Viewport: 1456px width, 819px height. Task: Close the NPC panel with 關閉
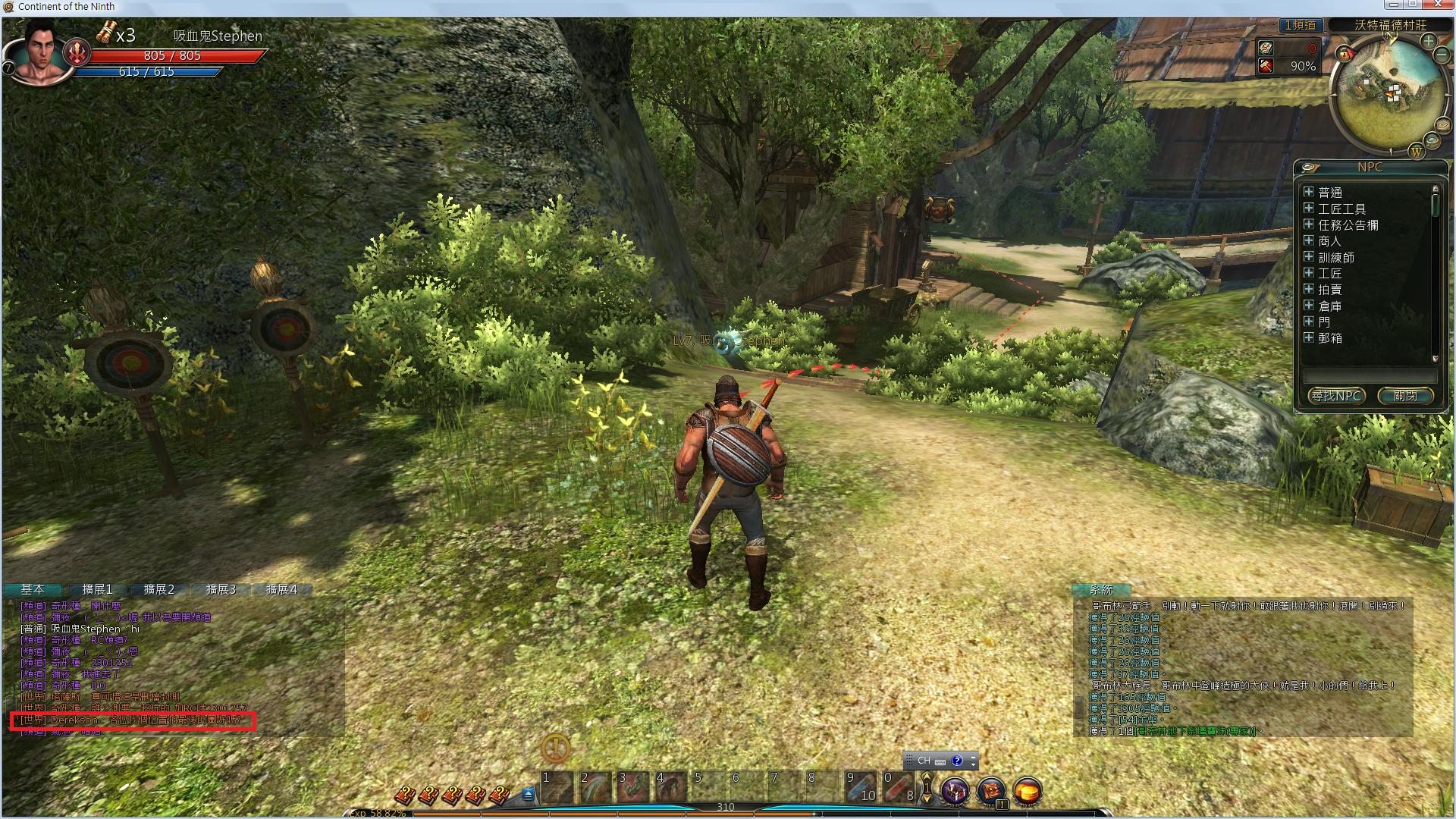point(1405,396)
